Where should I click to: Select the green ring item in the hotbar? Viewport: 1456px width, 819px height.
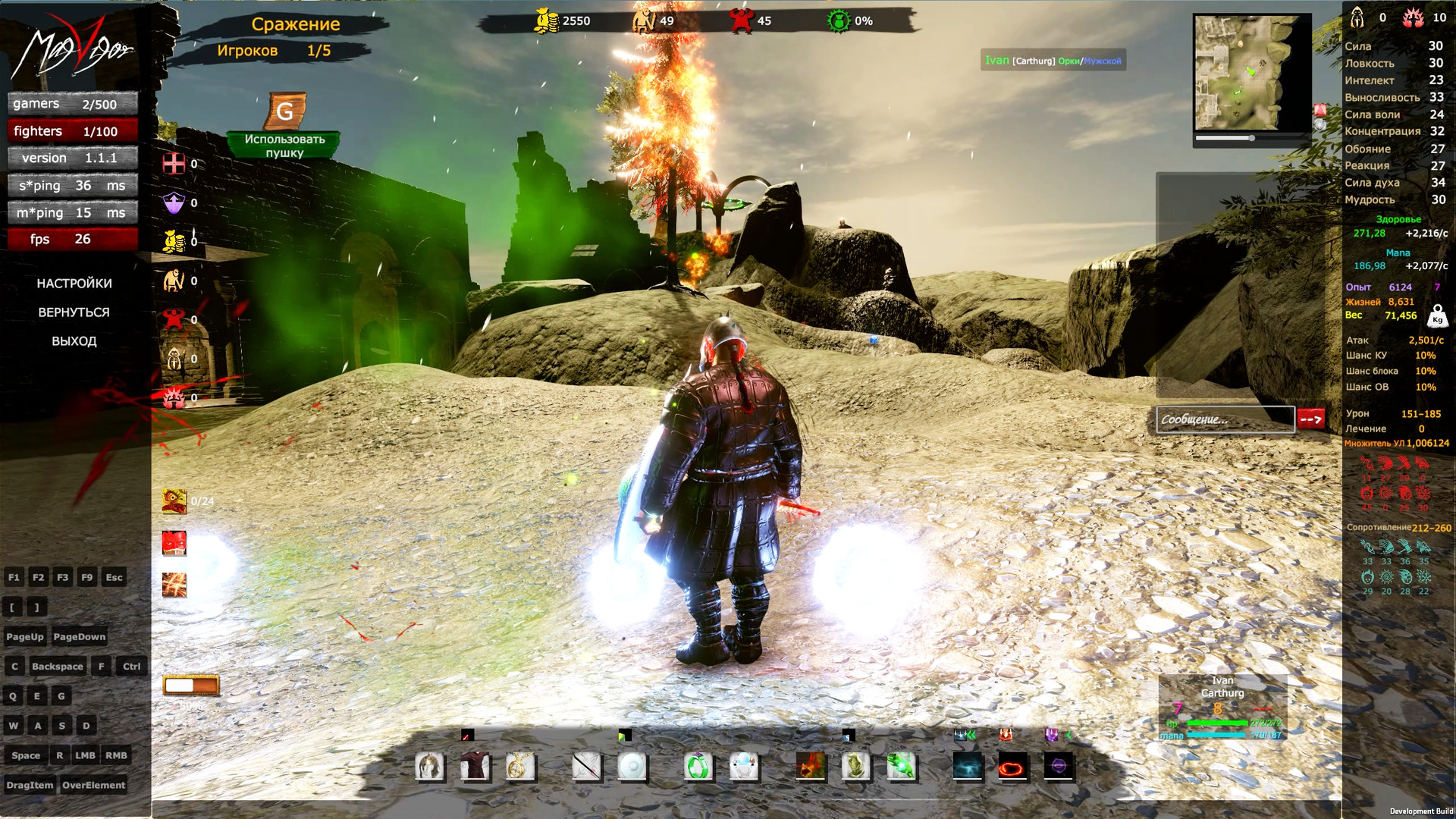coord(698,767)
